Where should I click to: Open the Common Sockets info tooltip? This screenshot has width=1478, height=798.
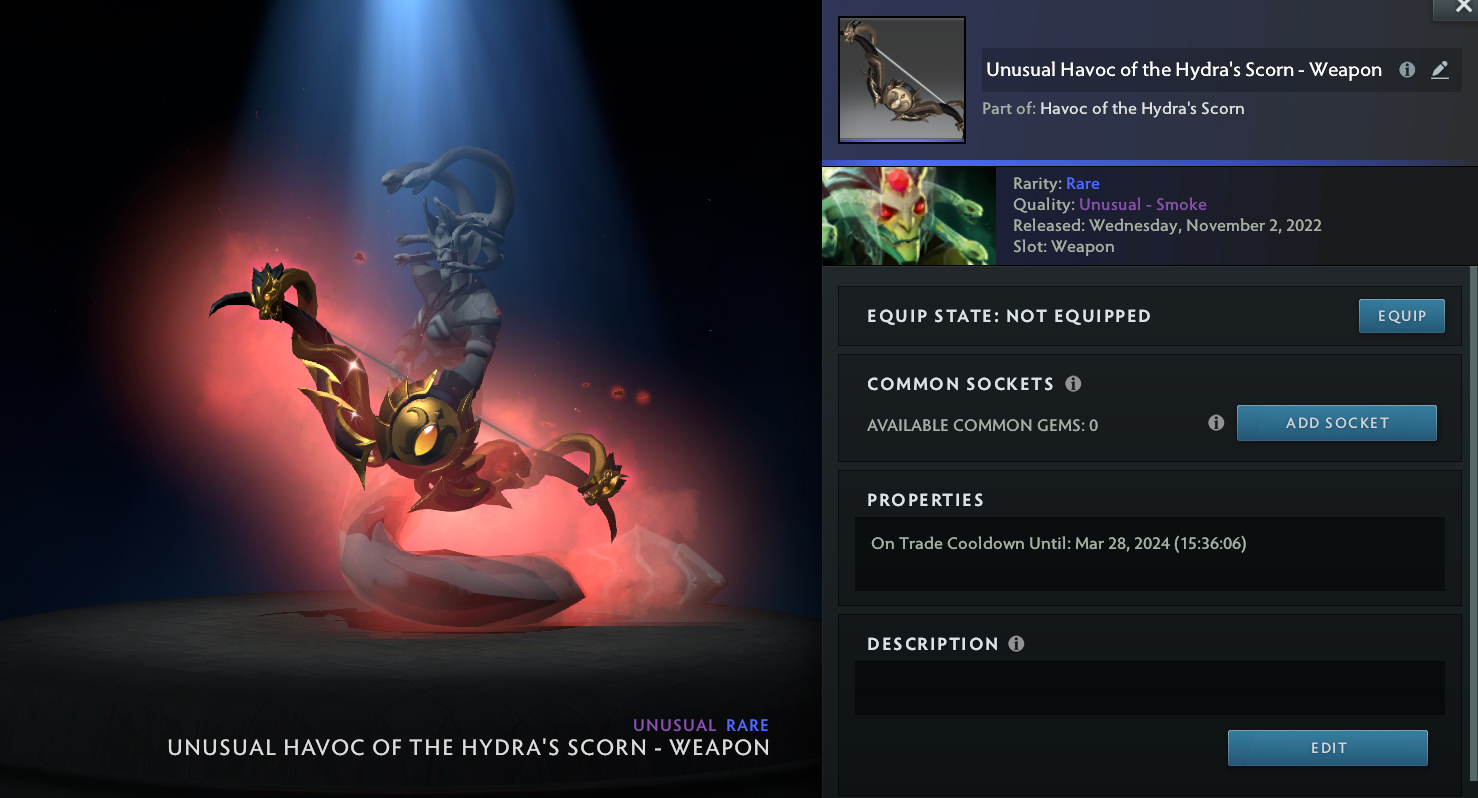1073,384
